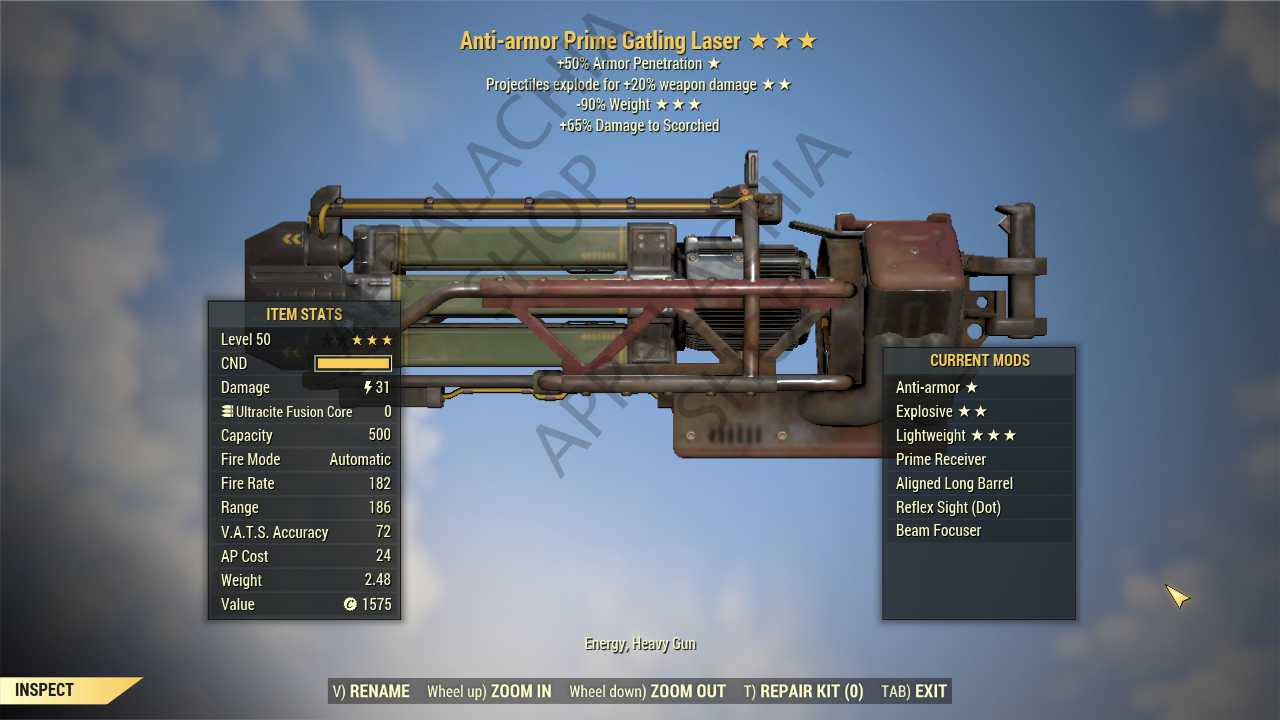The height and width of the screenshot is (720, 1280).
Task: Select ZOOM OUT on the bottom bar
Action: [x=647, y=691]
